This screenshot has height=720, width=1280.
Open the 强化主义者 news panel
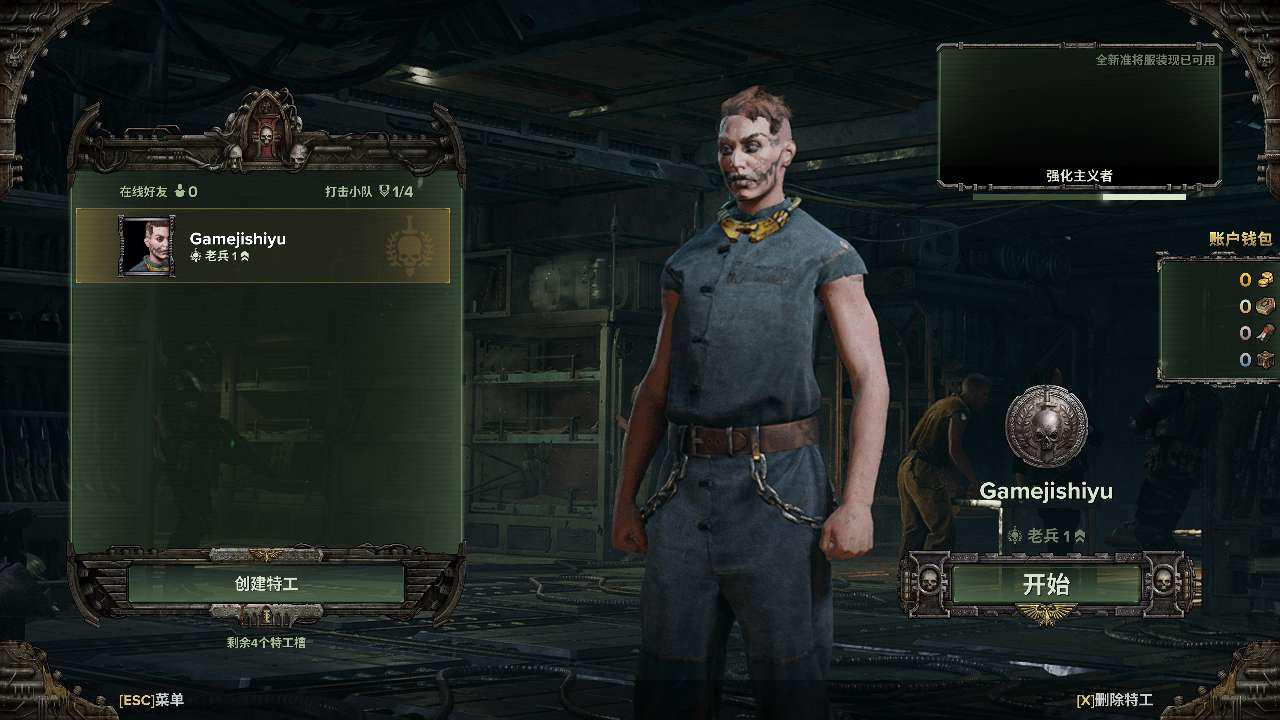coord(1079,116)
